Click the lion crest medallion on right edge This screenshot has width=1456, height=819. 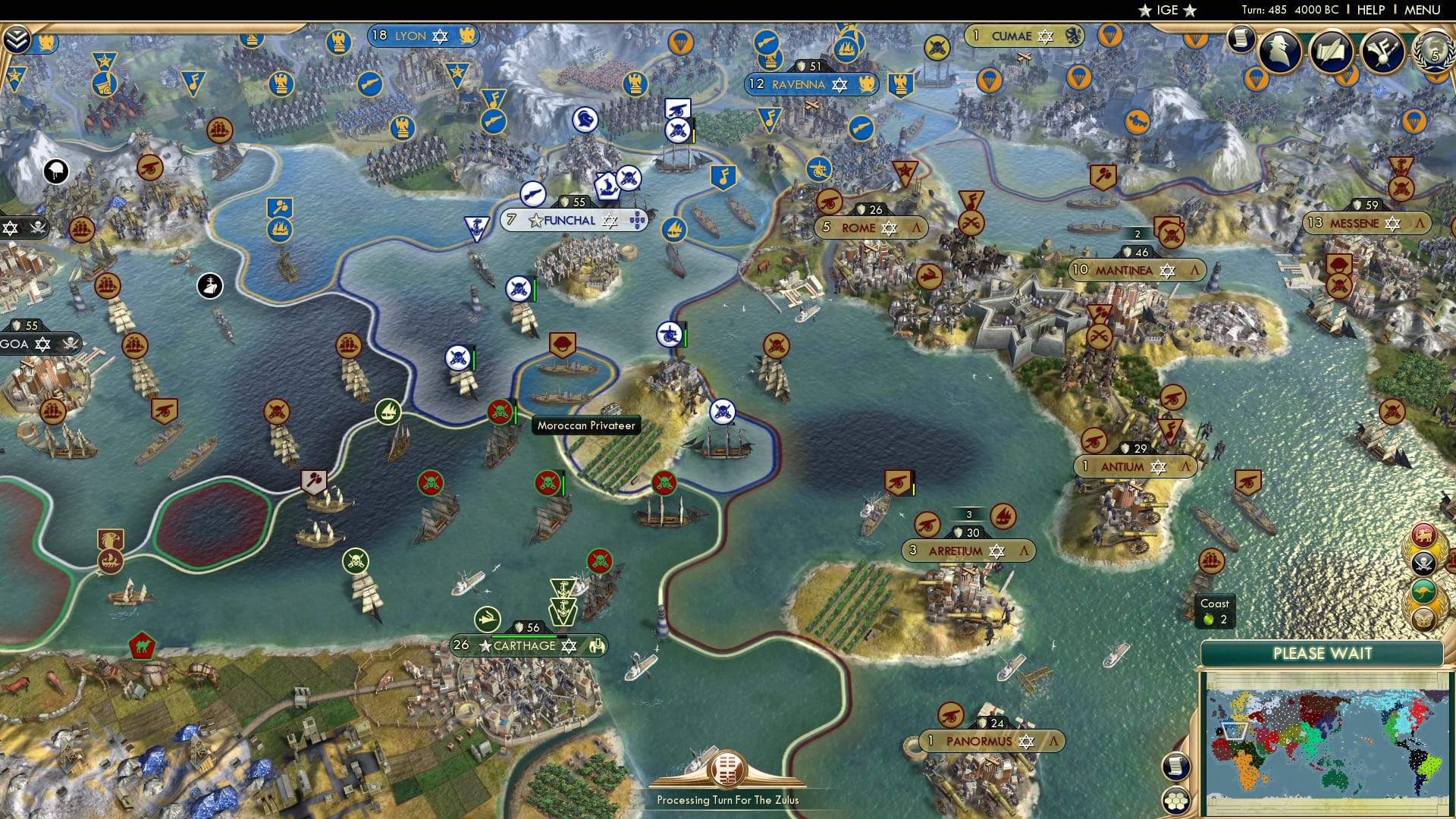(1423, 535)
